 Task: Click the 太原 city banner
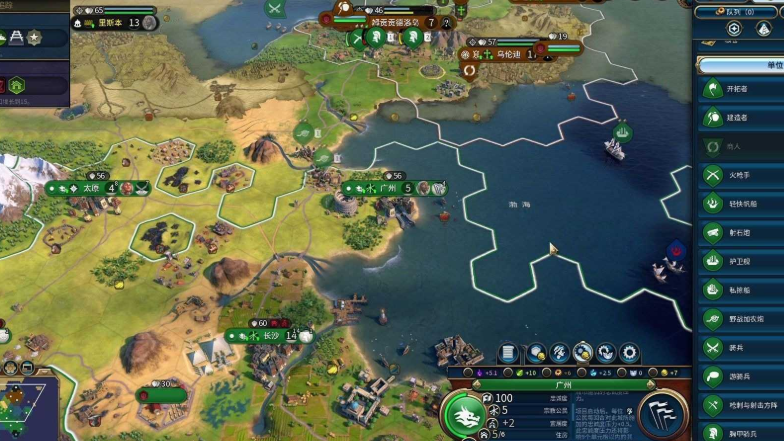point(93,187)
